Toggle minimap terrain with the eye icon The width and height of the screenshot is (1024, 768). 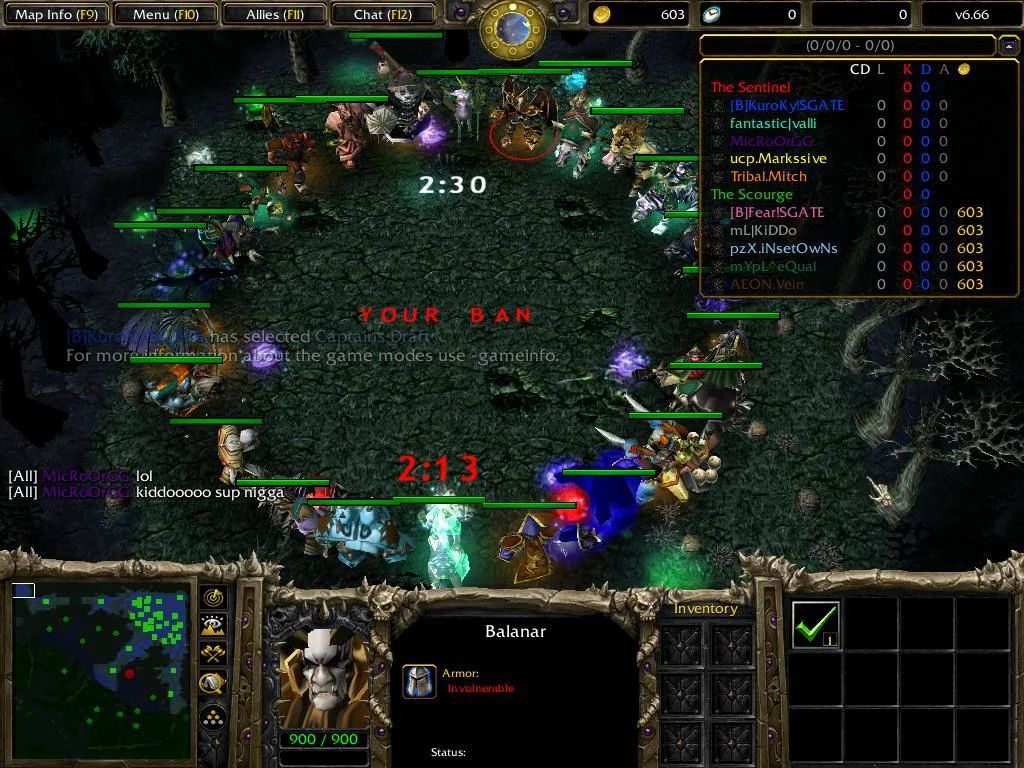[213, 627]
